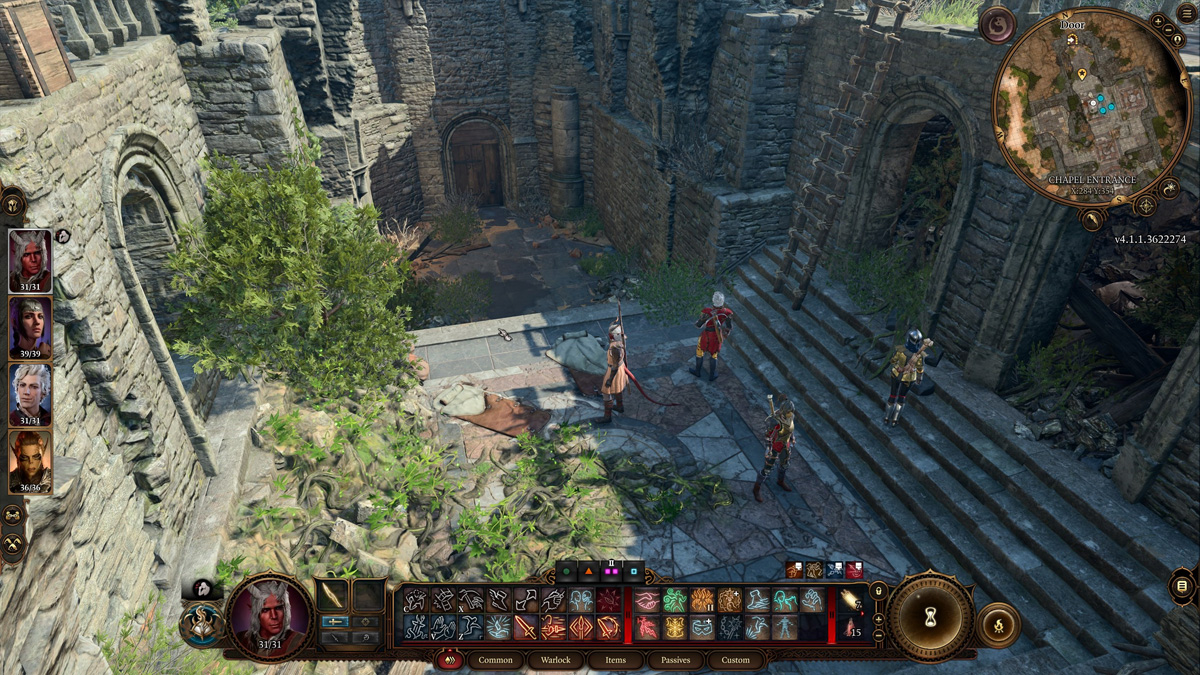Show the Passives hotbar tab
The height and width of the screenshot is (675, 1200).
676,660
